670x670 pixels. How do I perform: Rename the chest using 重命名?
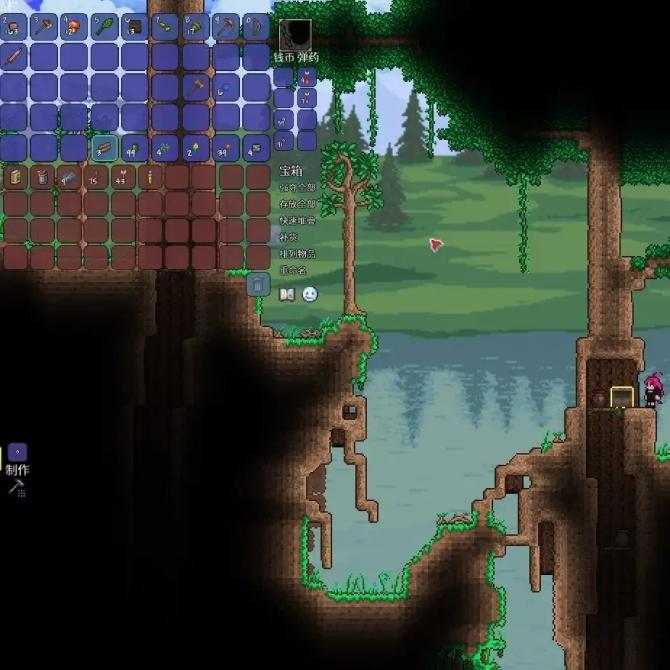coord(293,271)
